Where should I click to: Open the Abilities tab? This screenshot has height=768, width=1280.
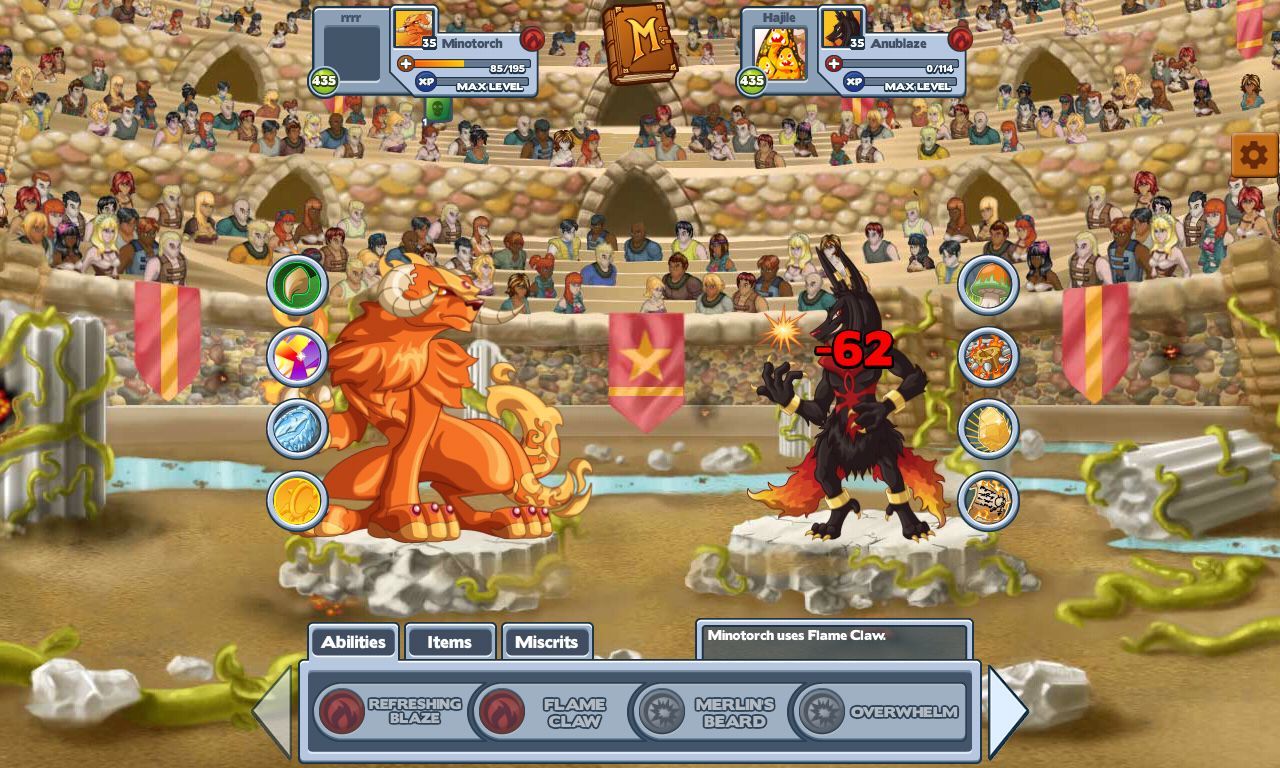(353, 642)
